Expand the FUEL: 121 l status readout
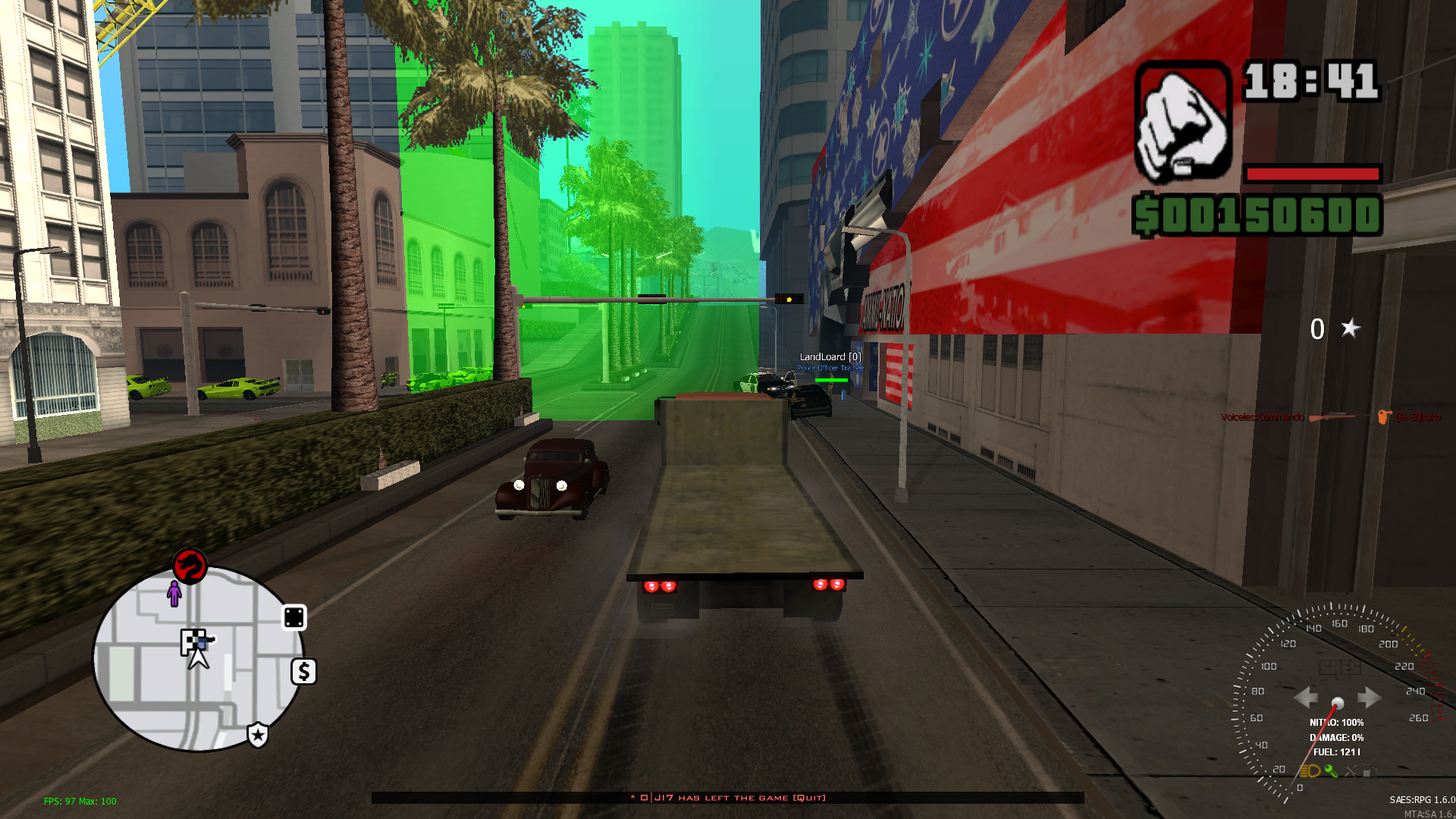 pyautogui.click(x=1336, y=753)
